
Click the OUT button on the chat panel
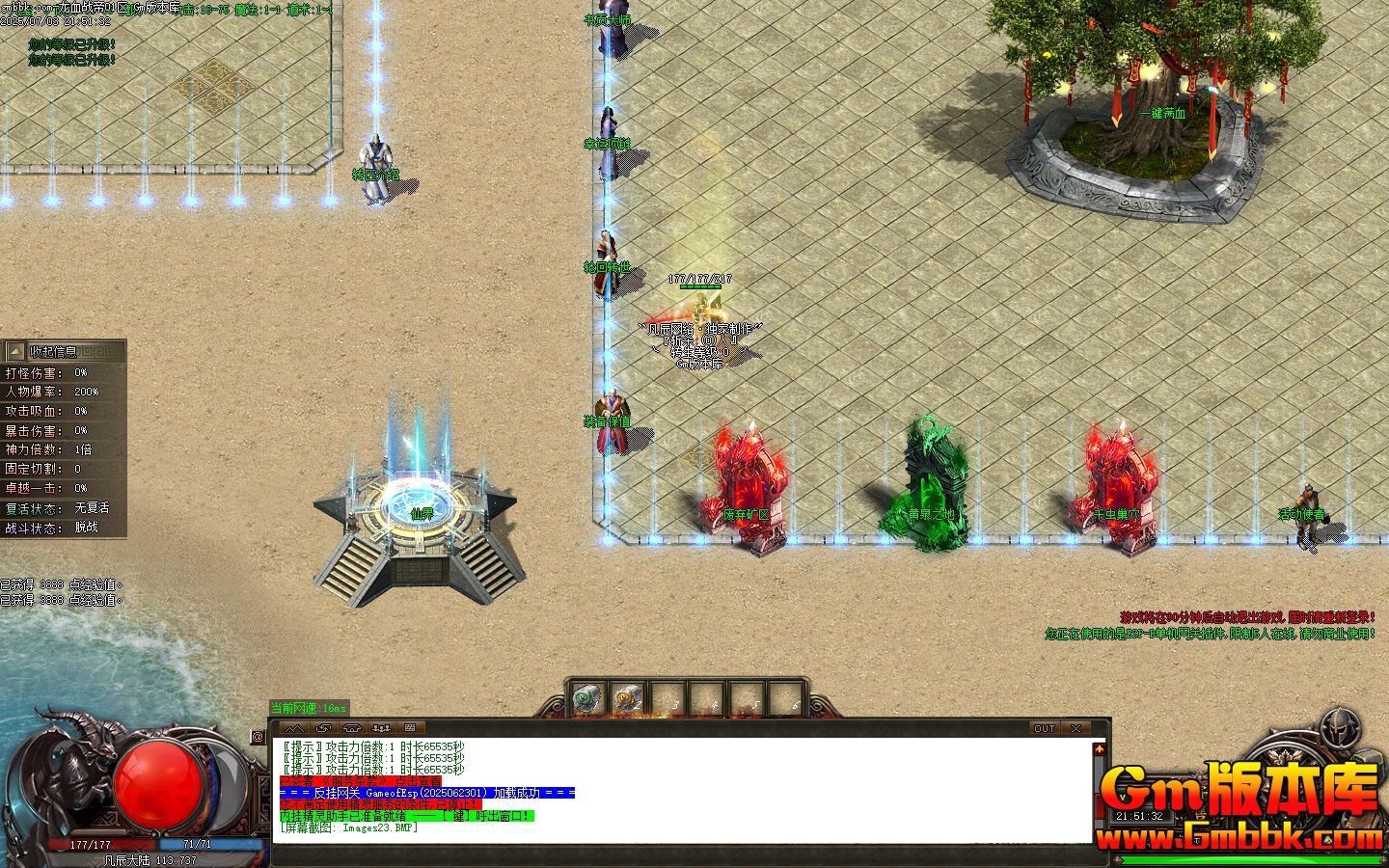click(1045, 728)
